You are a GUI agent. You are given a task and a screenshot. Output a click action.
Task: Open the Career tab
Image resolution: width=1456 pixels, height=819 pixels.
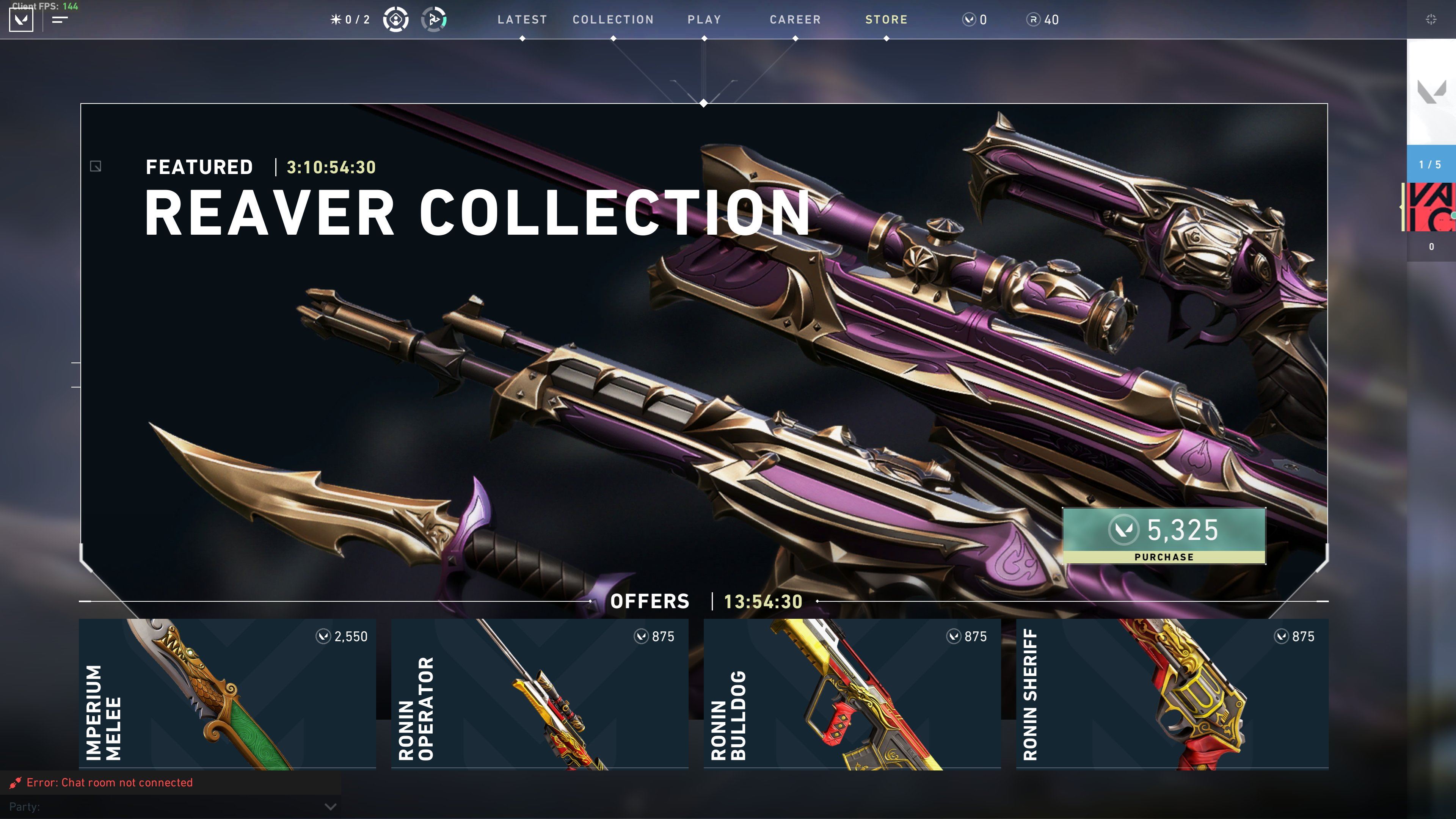(795, 20)
